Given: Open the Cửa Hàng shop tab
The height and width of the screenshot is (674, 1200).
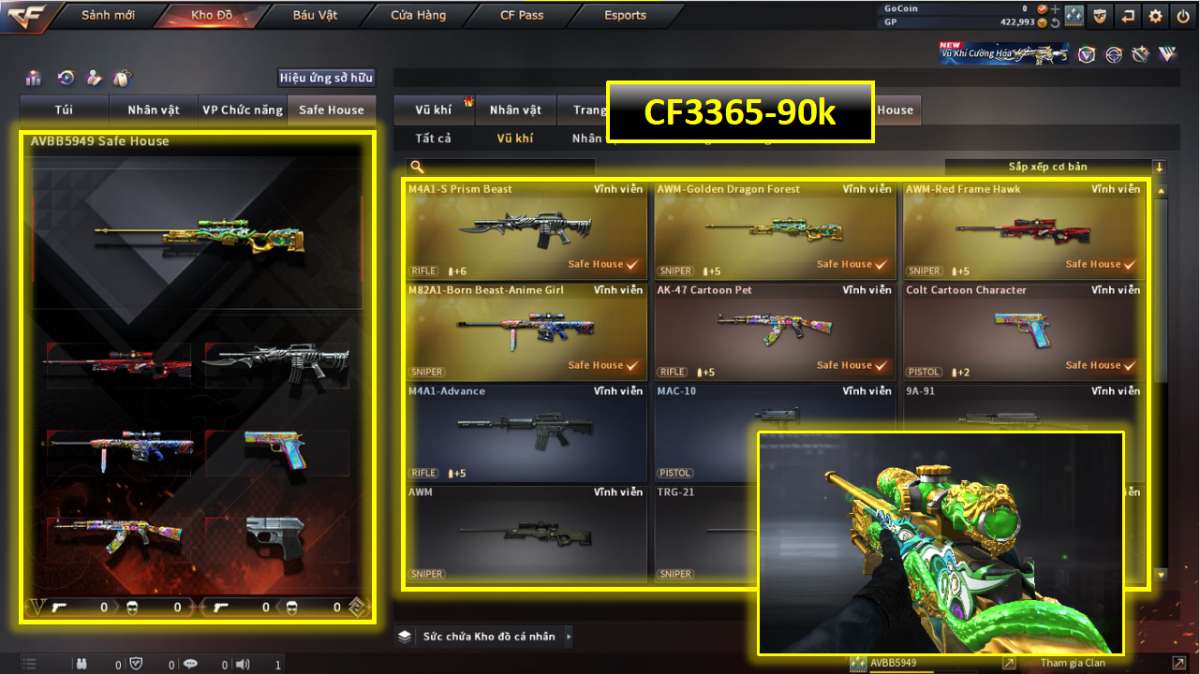Looking at the screenshot, I should coord(418,16).
